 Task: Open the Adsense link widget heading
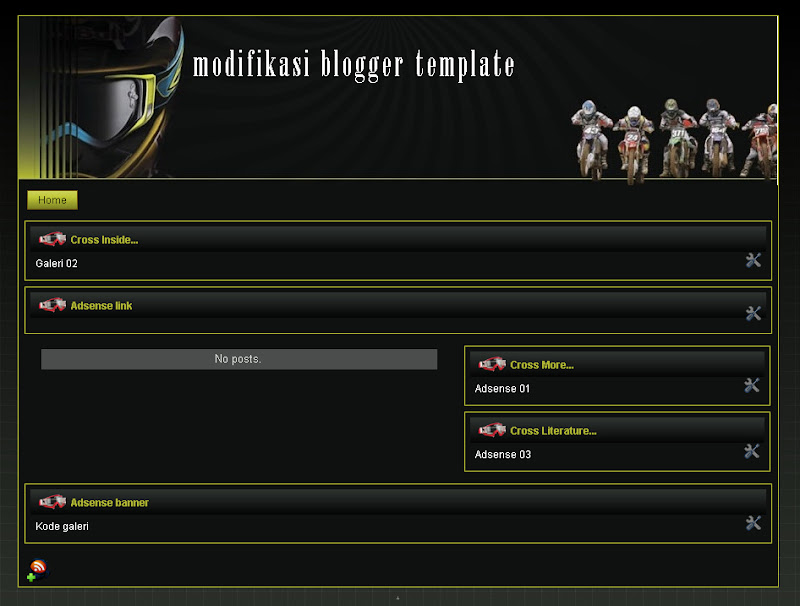[x=101, y=306]
